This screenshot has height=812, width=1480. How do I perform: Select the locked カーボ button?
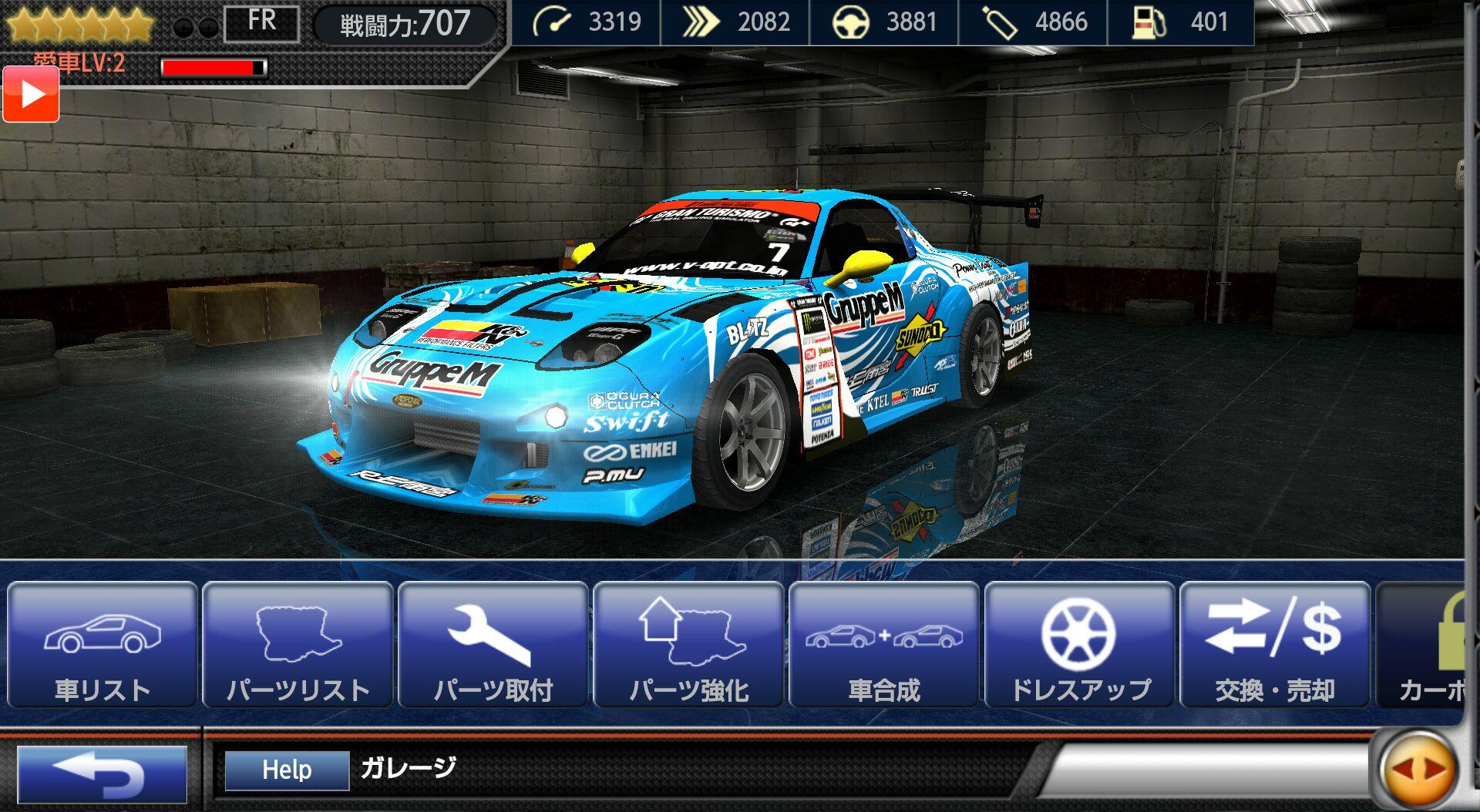(x=1422, y=646)
